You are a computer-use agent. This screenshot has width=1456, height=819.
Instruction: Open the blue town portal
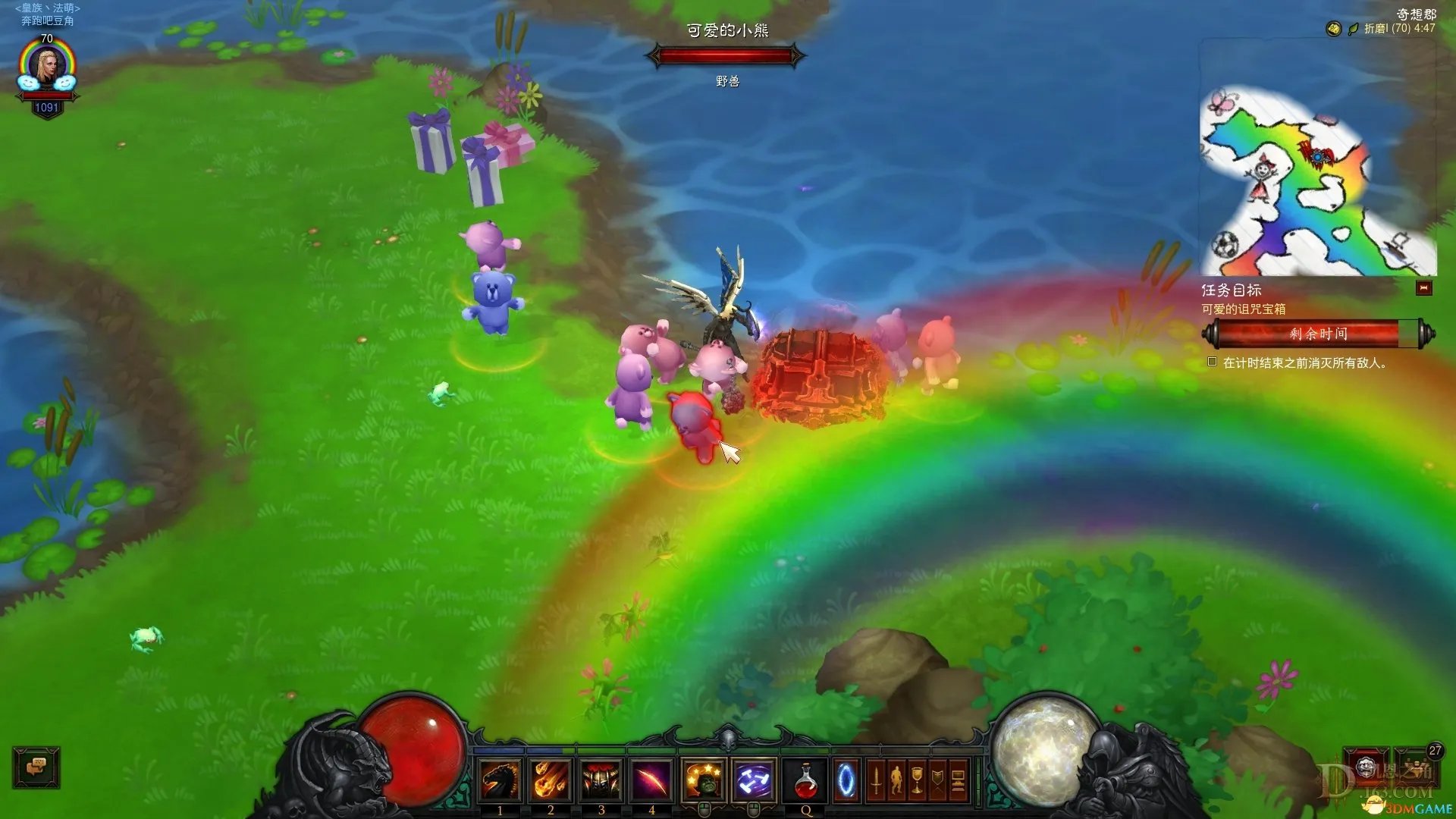click(846, 780)
